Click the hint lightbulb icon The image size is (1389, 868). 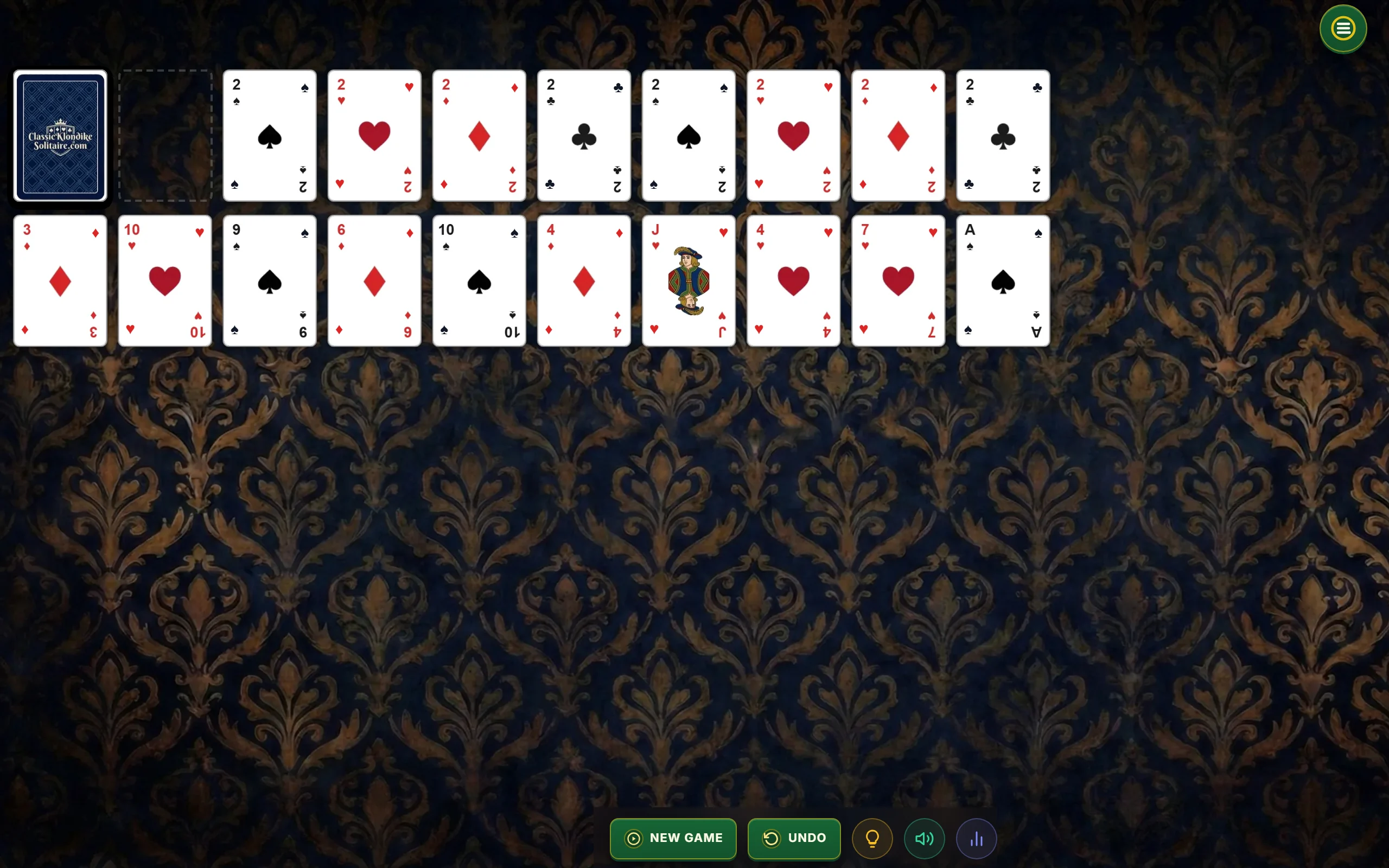click(x=872, y=838)
